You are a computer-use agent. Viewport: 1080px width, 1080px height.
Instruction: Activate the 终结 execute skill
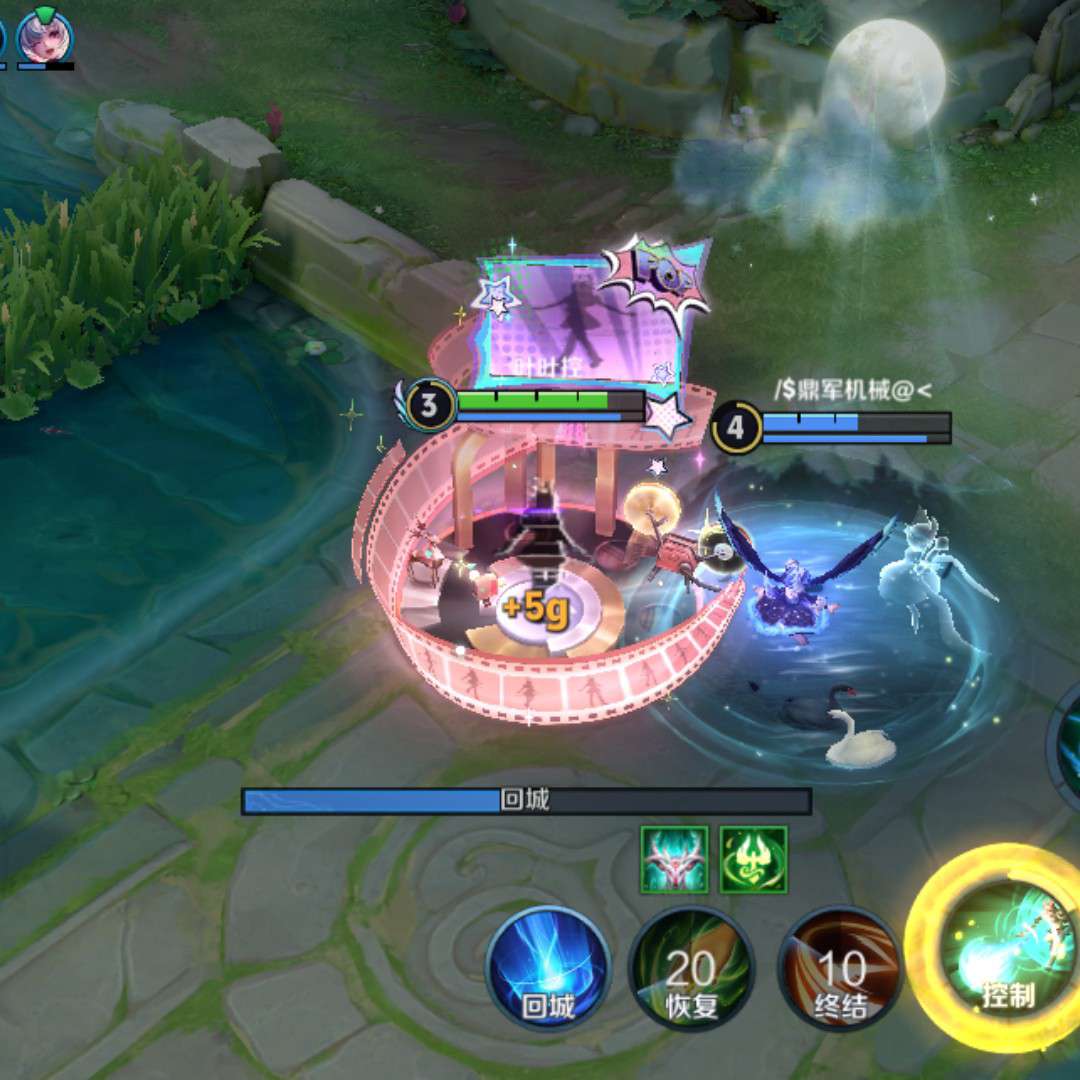[x=840, y=968]
